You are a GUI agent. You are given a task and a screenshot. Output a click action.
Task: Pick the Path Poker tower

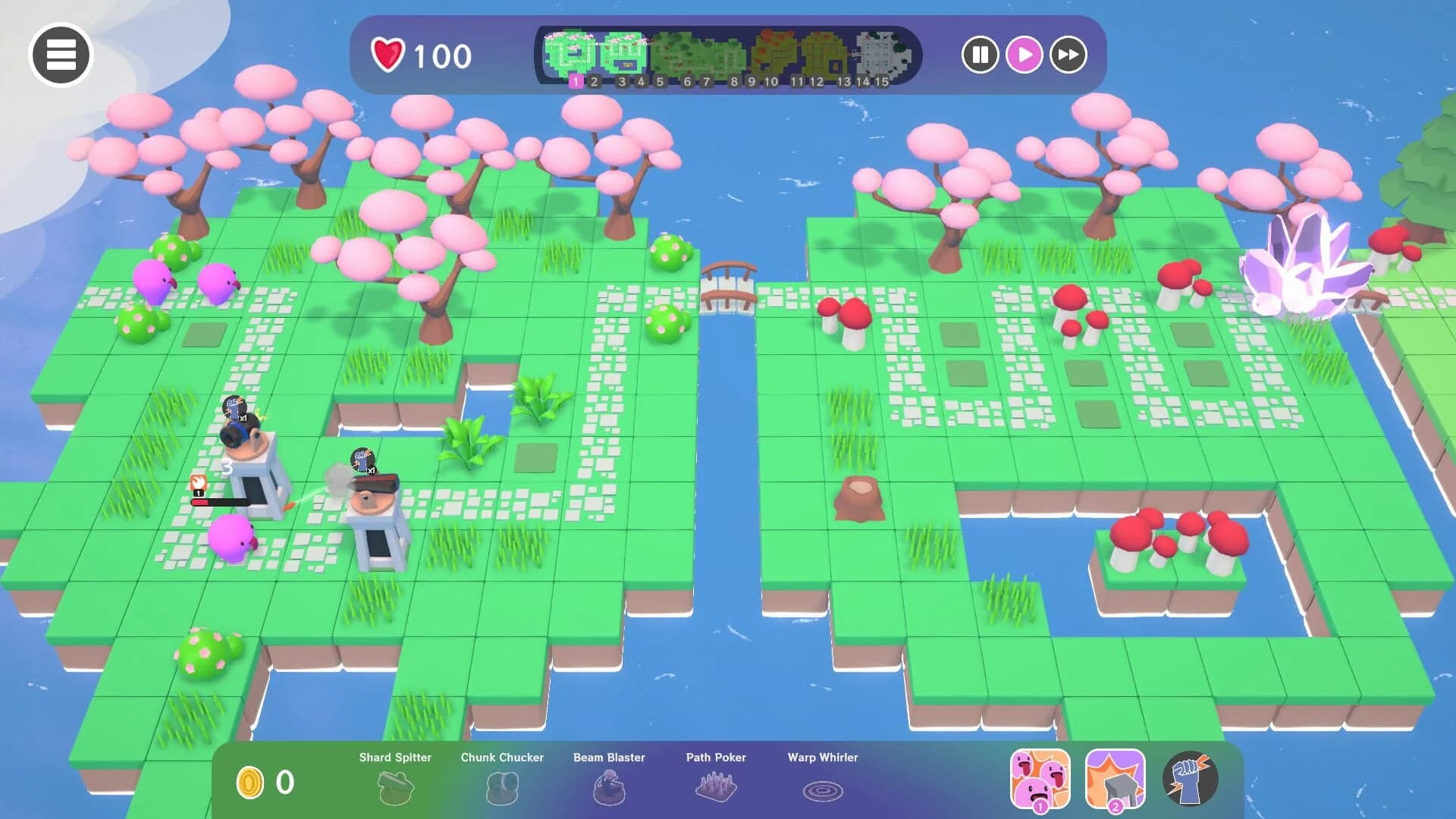coord(716,786)
